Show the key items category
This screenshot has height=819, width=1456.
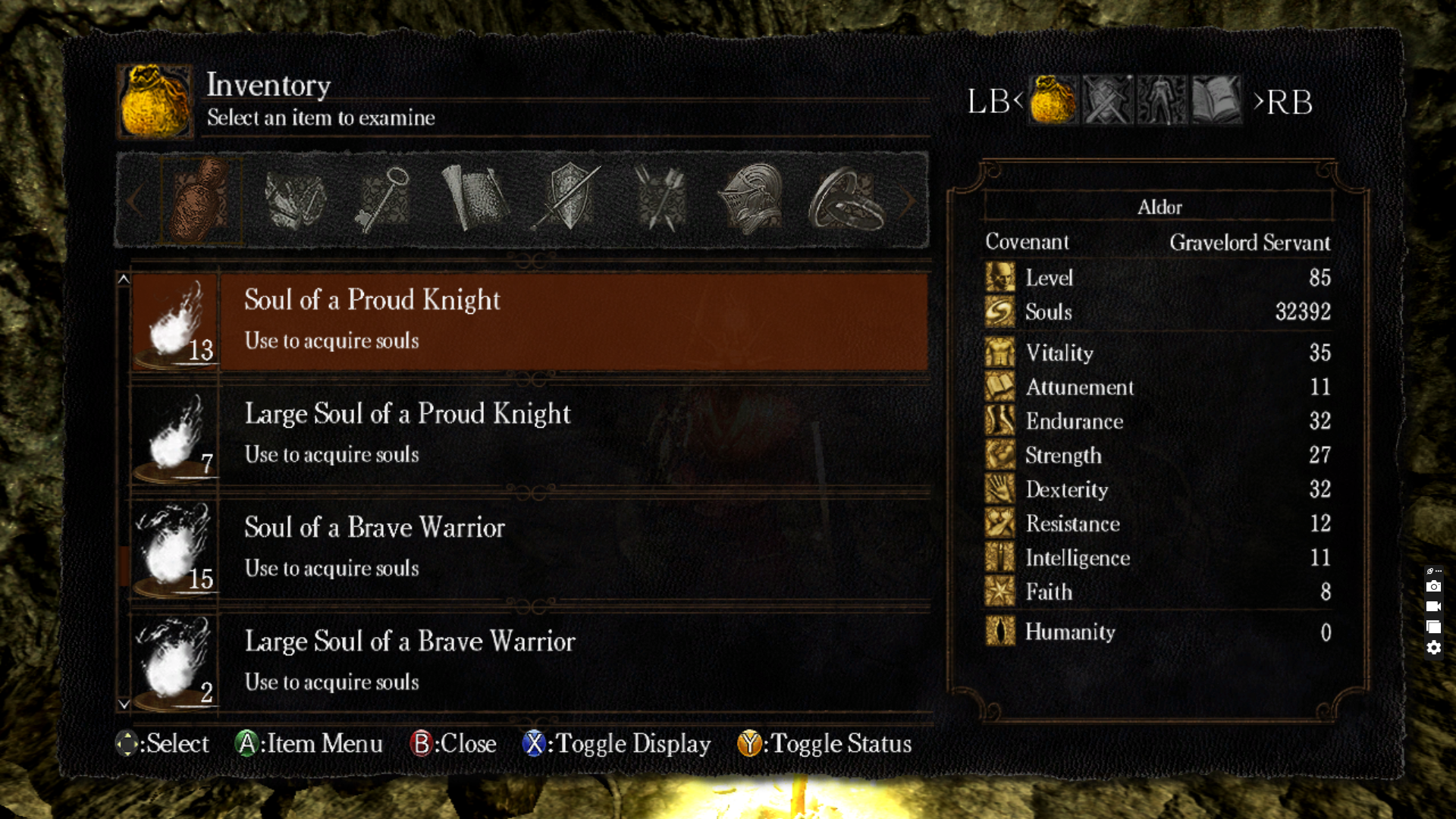tap(384, 200)
